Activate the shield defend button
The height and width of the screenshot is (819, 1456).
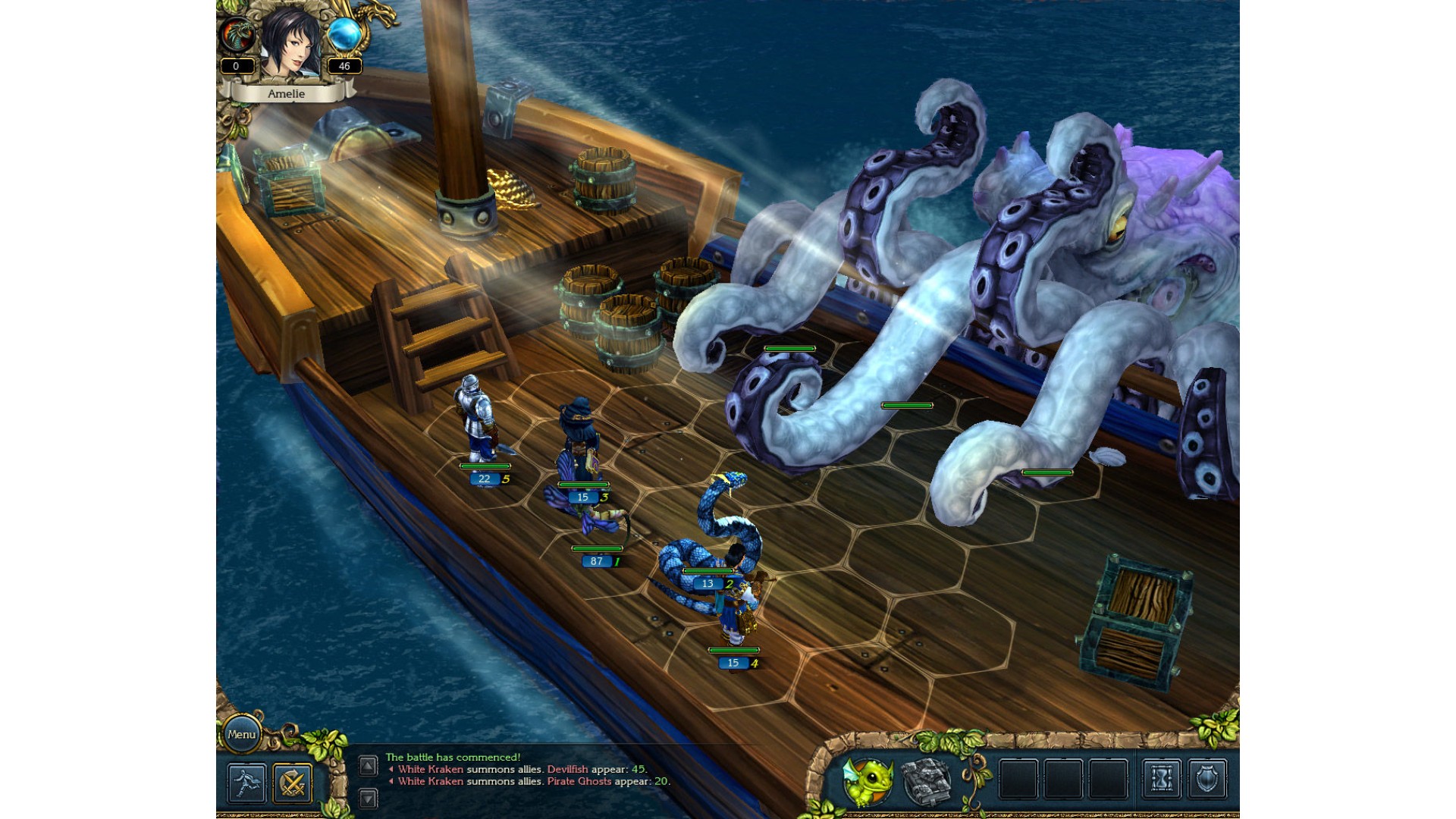[1207, 779]
